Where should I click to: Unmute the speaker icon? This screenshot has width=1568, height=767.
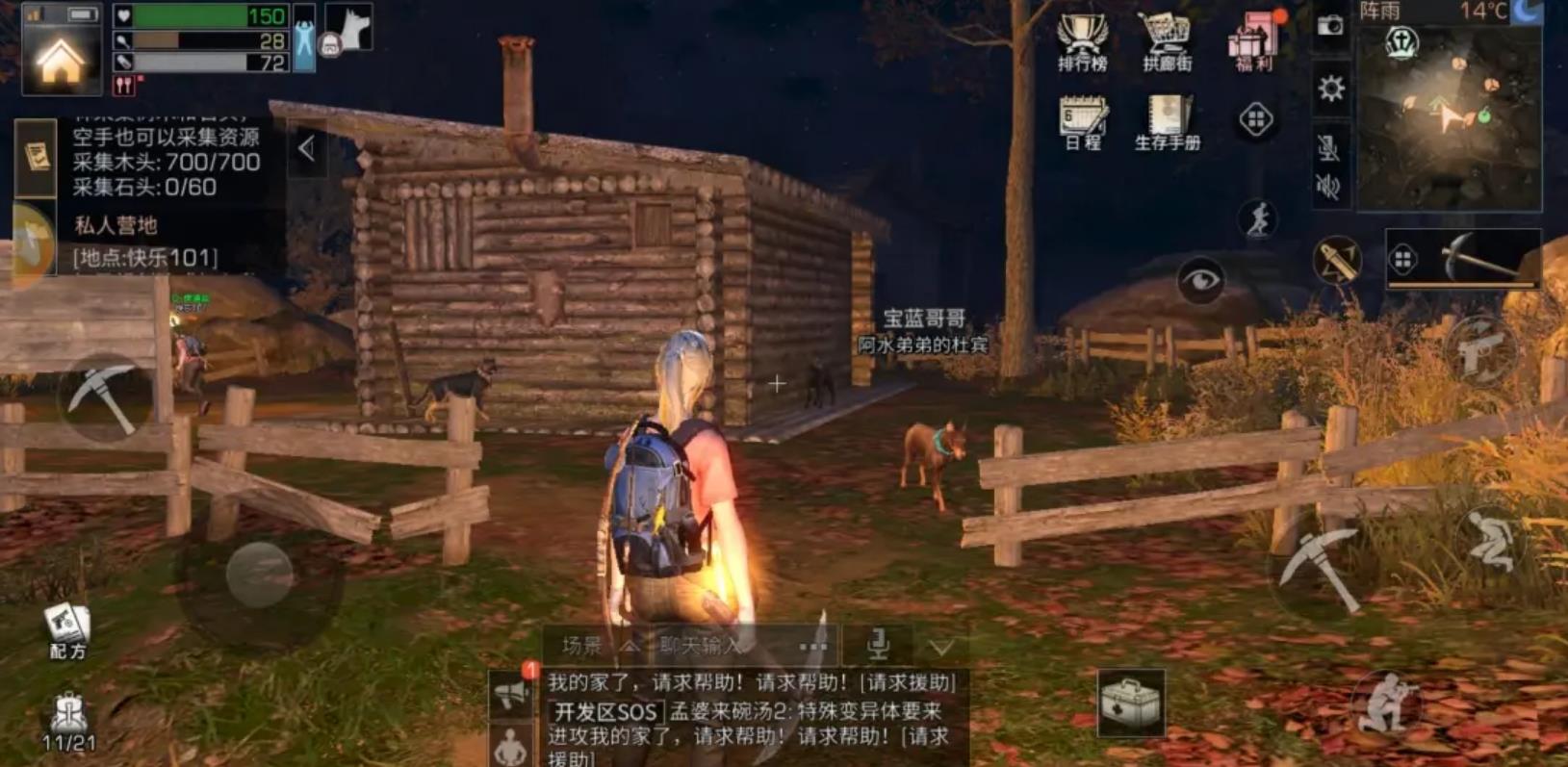1329,186
